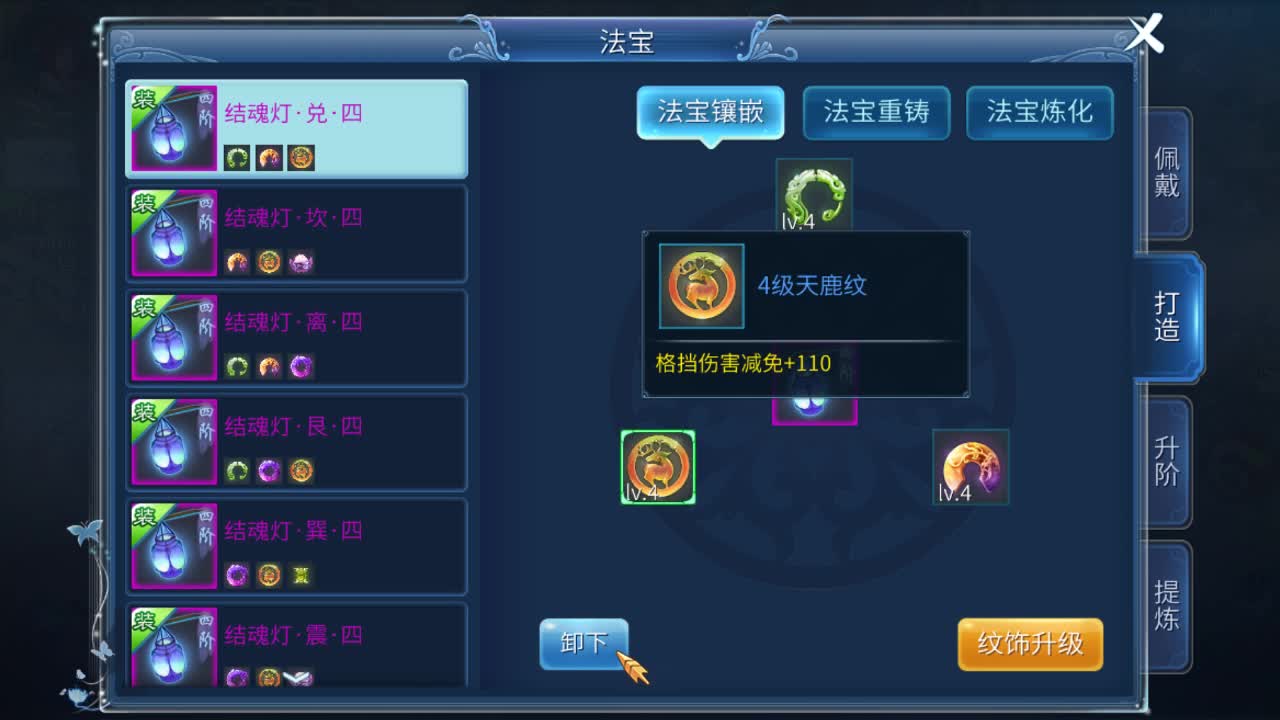Image resolution: width=1280 pixels, height=720 pixels.
Task: Click the dark gem icon under 结魂灯·离·四
Action: pyautogui.click(x=300, y=366)
